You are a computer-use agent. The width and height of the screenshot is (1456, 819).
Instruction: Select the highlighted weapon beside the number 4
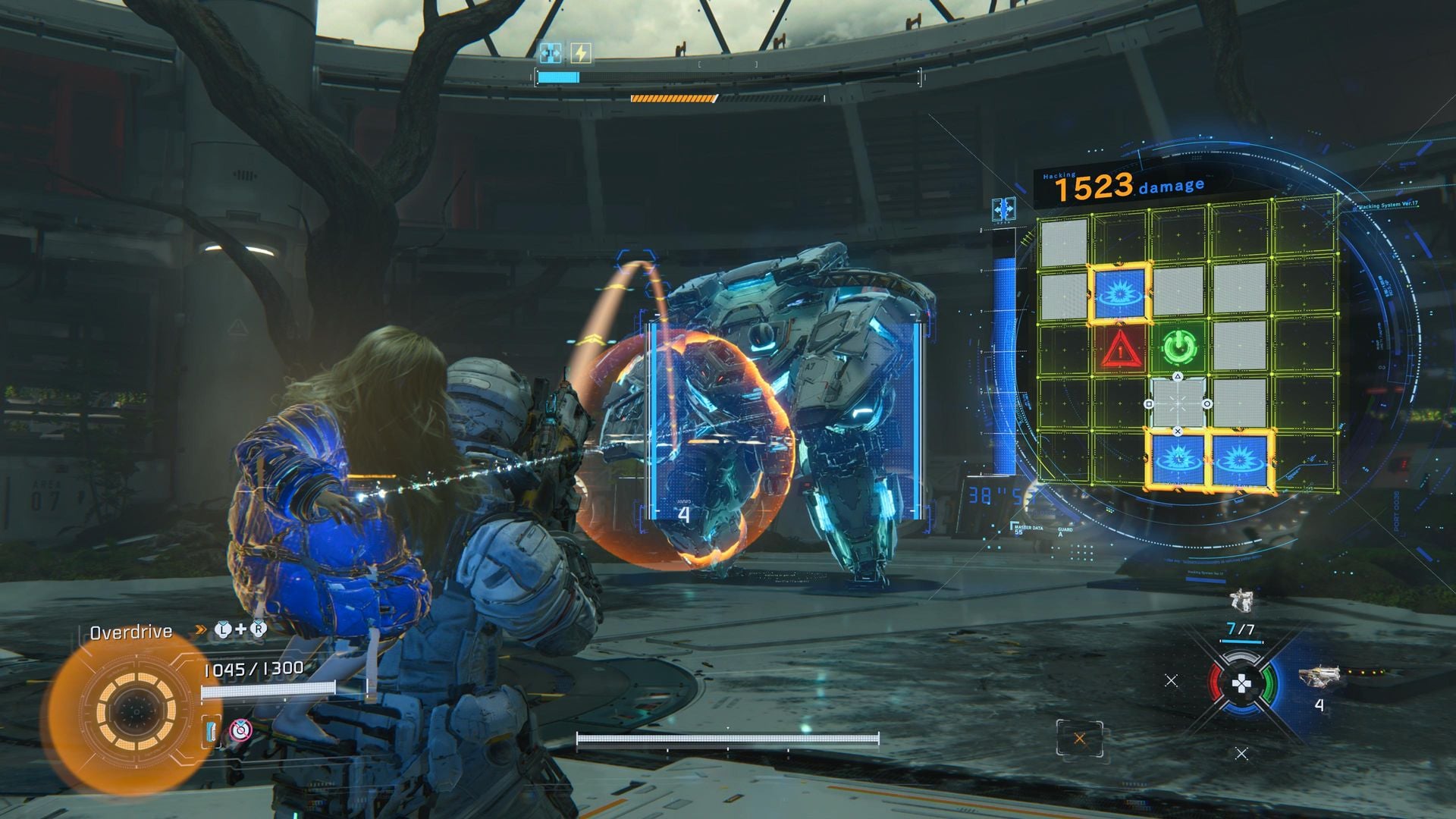1319,676
